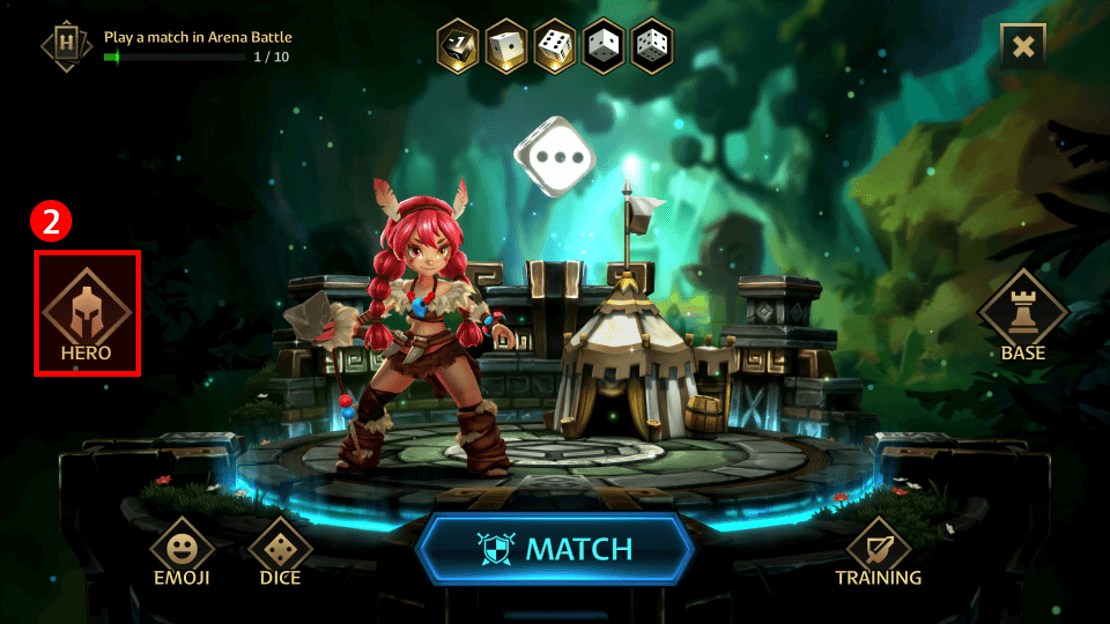
Task: Enter TRAINING mode
Action: [x=878, y=551]
